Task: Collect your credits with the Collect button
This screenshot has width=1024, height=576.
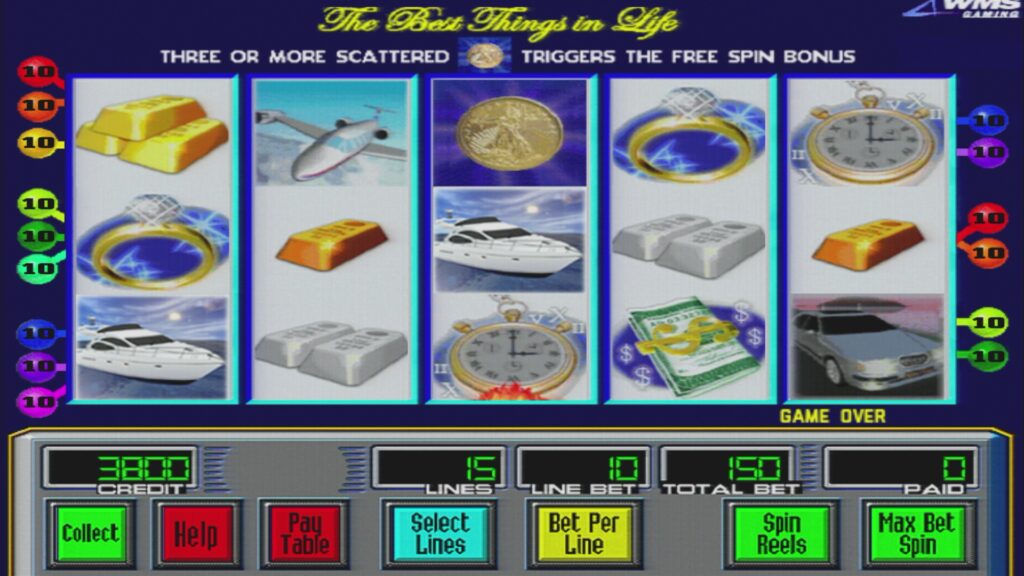Action: click(x=90, y=533)
